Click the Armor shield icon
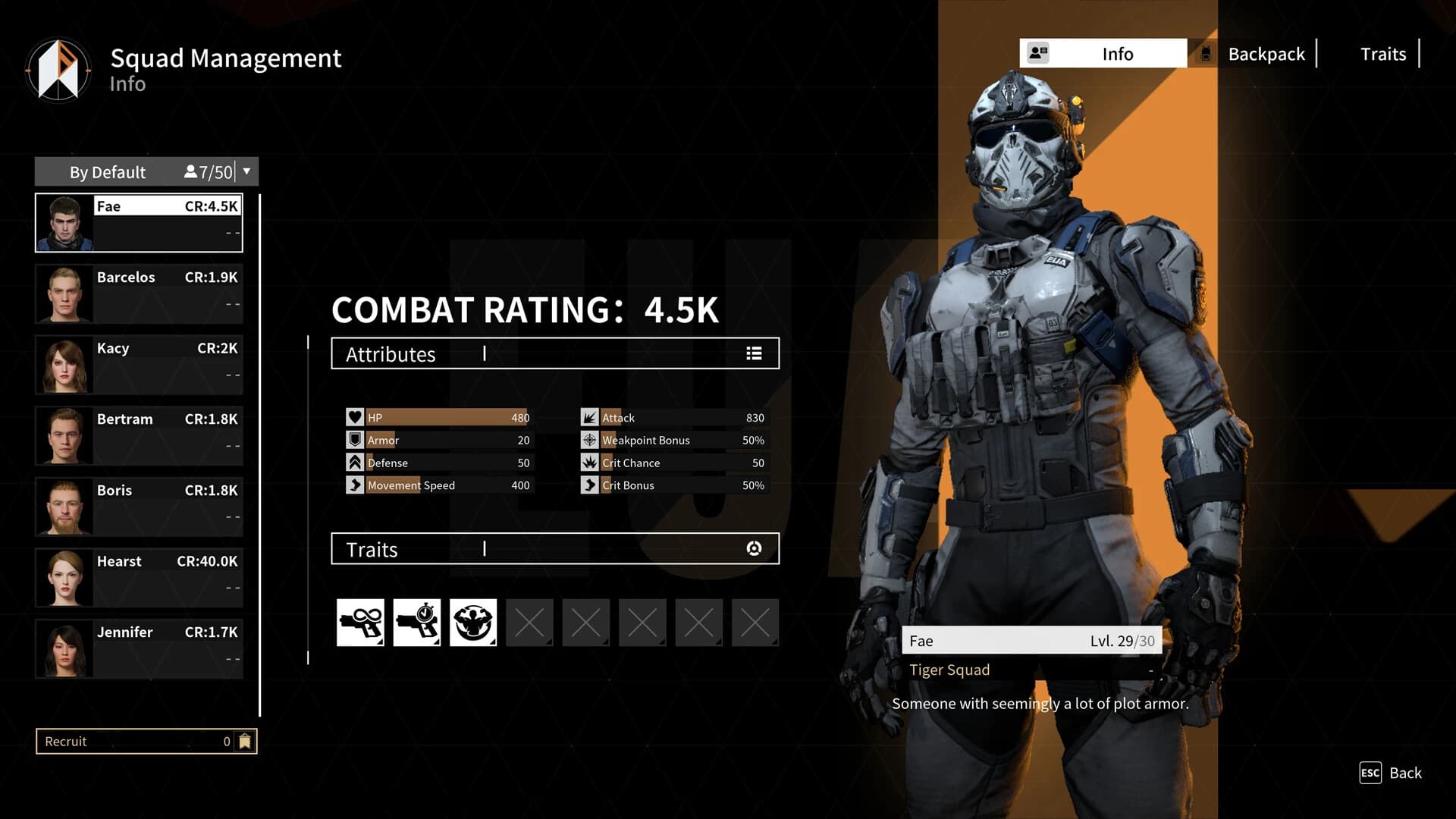This screenshot has height=819, width=1456. pos(354,440)
